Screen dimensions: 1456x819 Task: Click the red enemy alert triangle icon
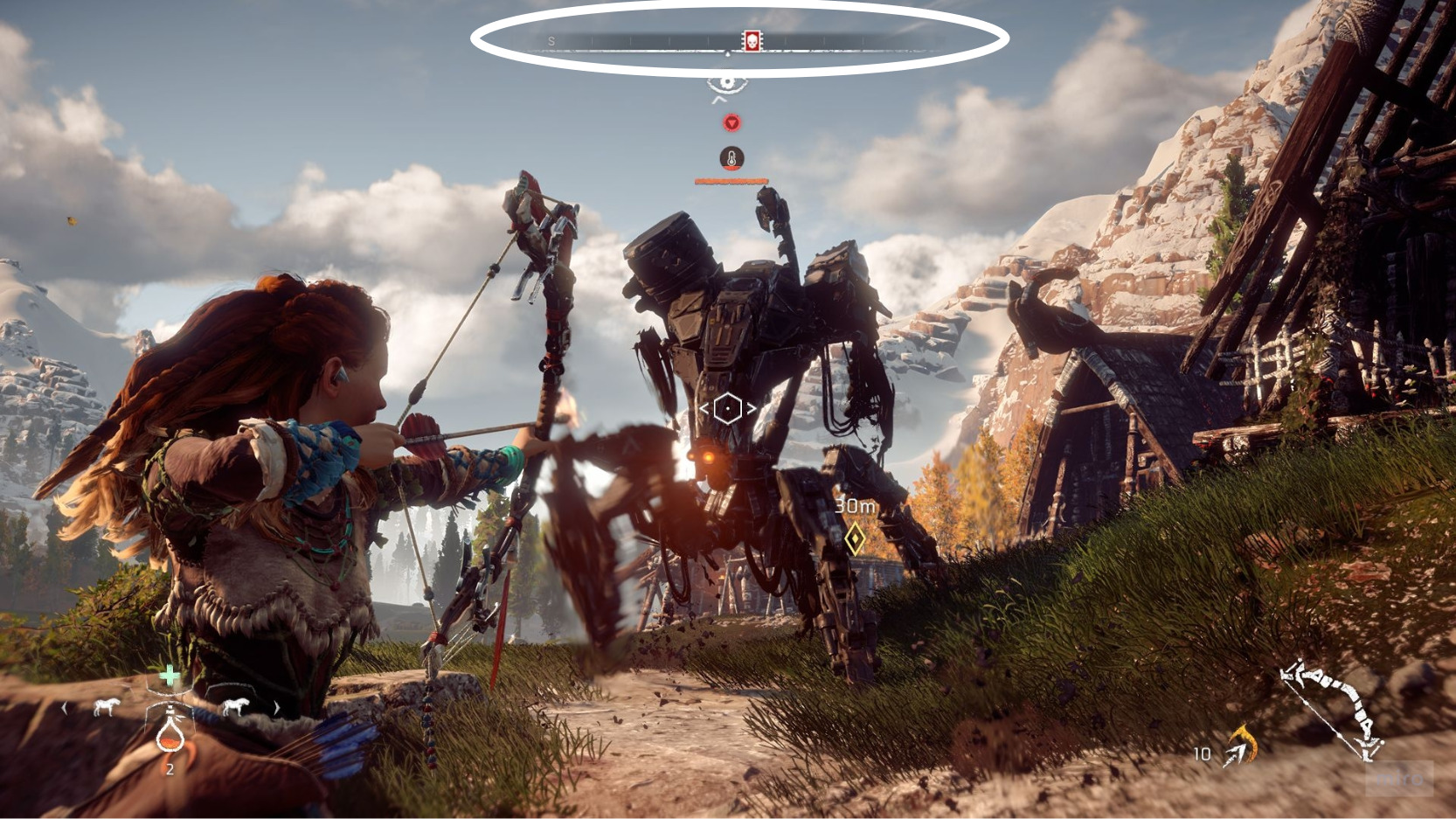pos(731,123)
